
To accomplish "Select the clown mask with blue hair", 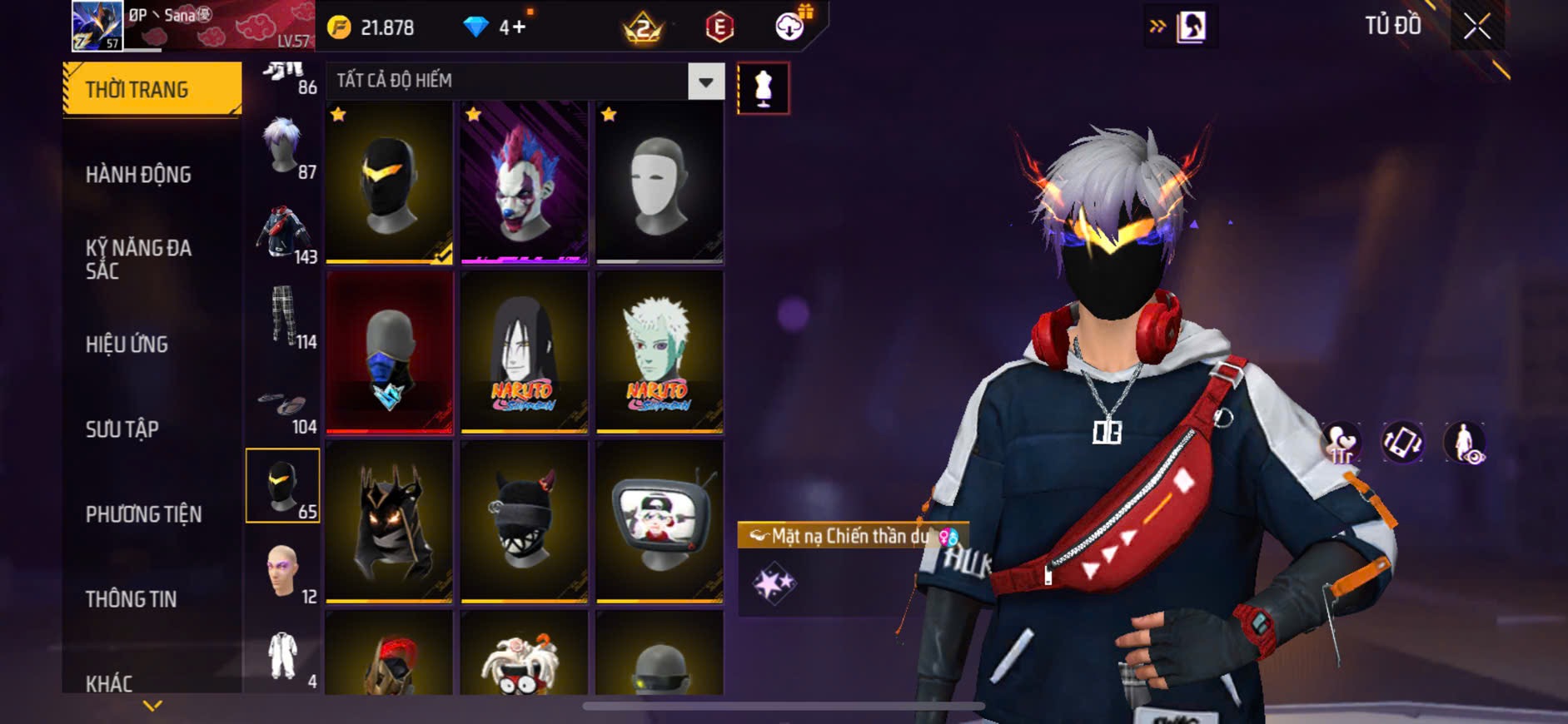I will 524,182.
